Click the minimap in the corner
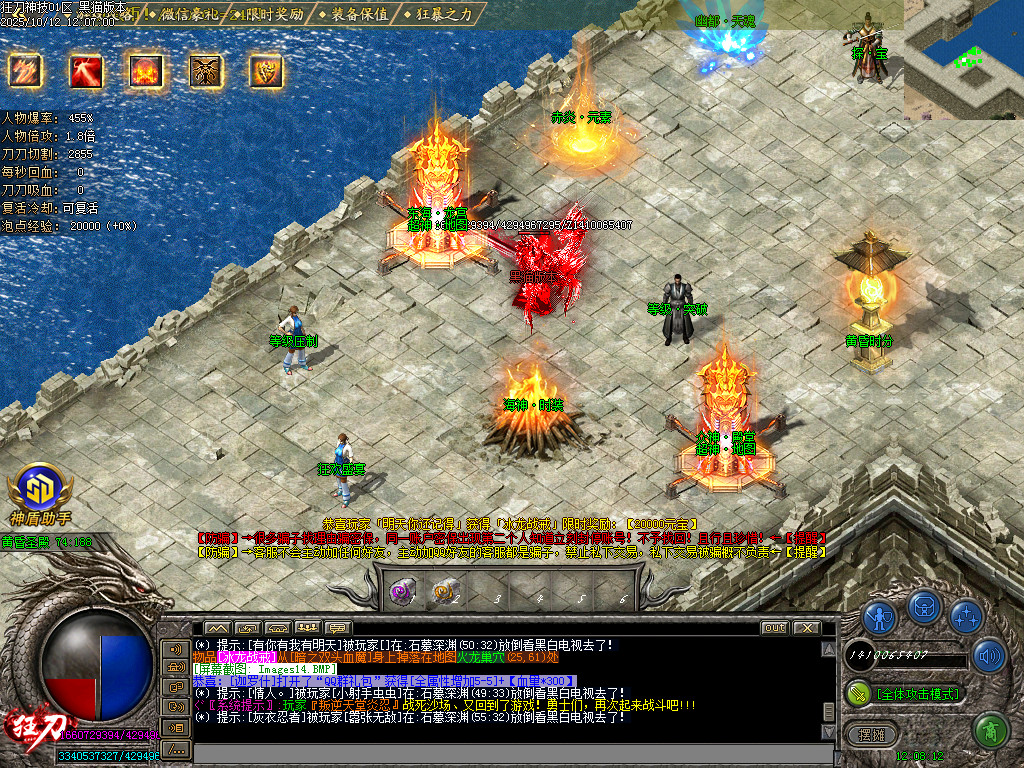 [964, 59]
